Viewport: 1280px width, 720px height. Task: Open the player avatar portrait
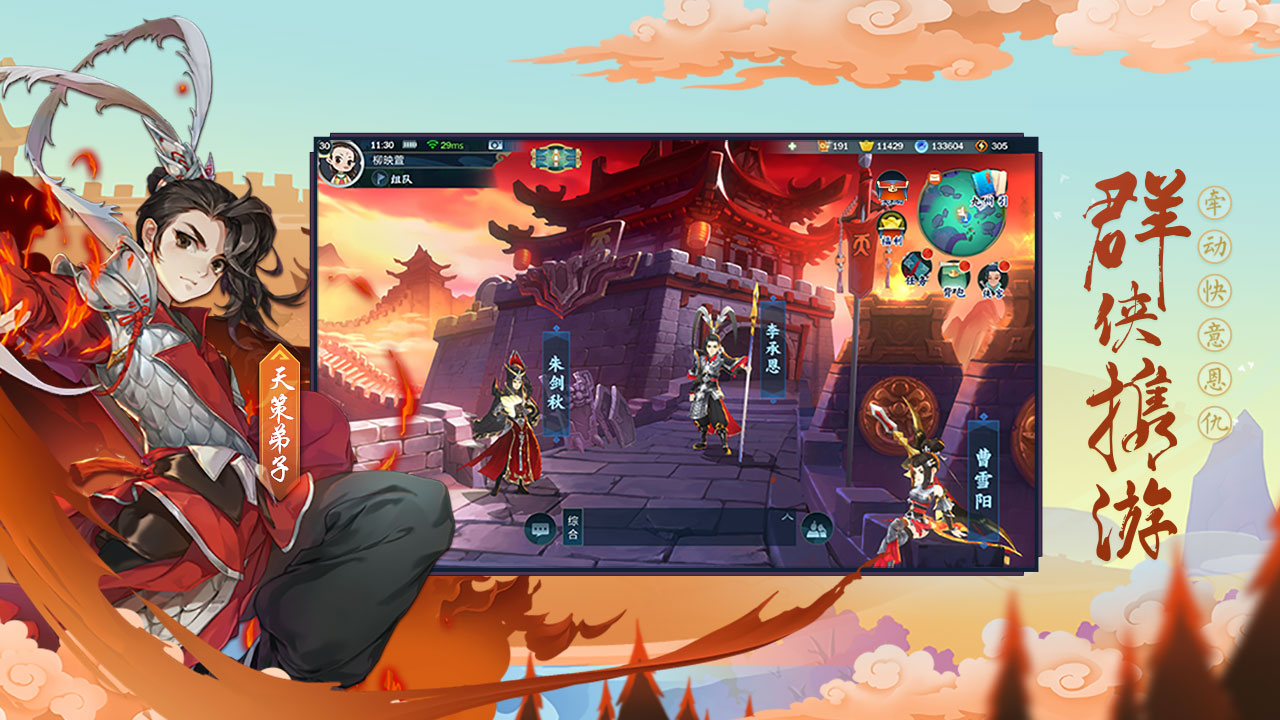[x=341, y=161]
